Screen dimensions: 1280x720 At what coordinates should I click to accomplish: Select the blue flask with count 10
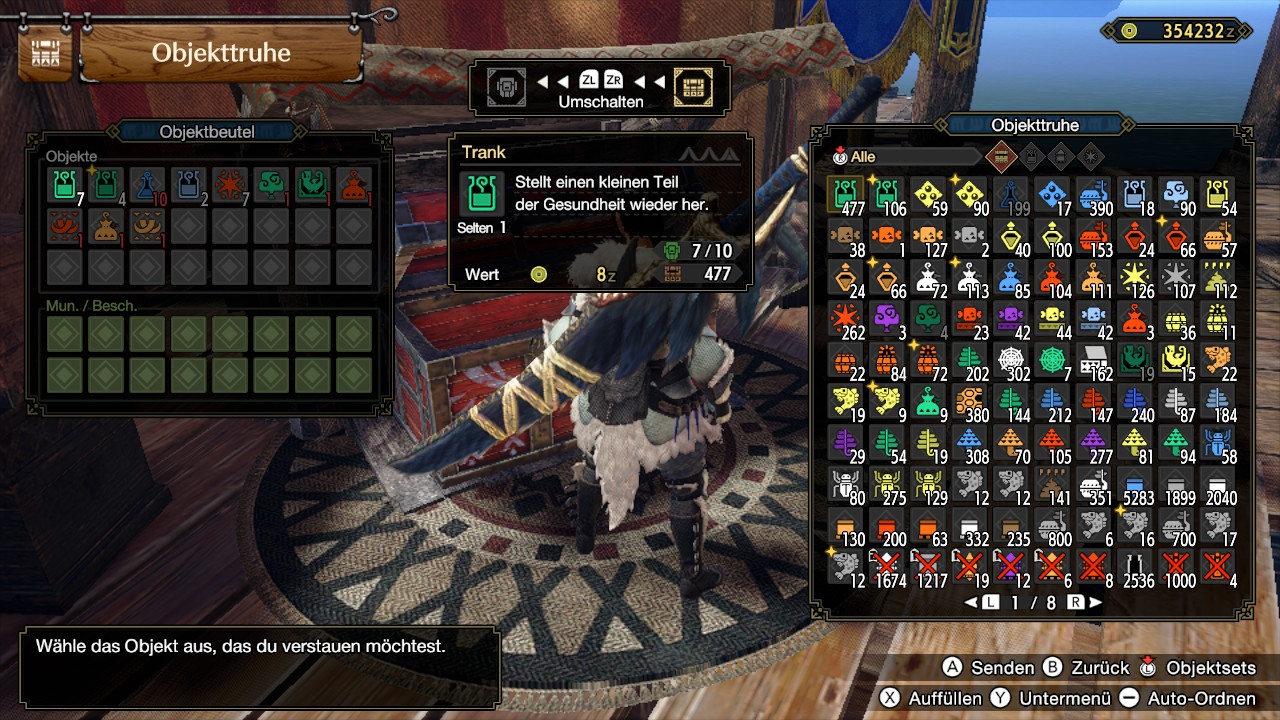(147, 185)
